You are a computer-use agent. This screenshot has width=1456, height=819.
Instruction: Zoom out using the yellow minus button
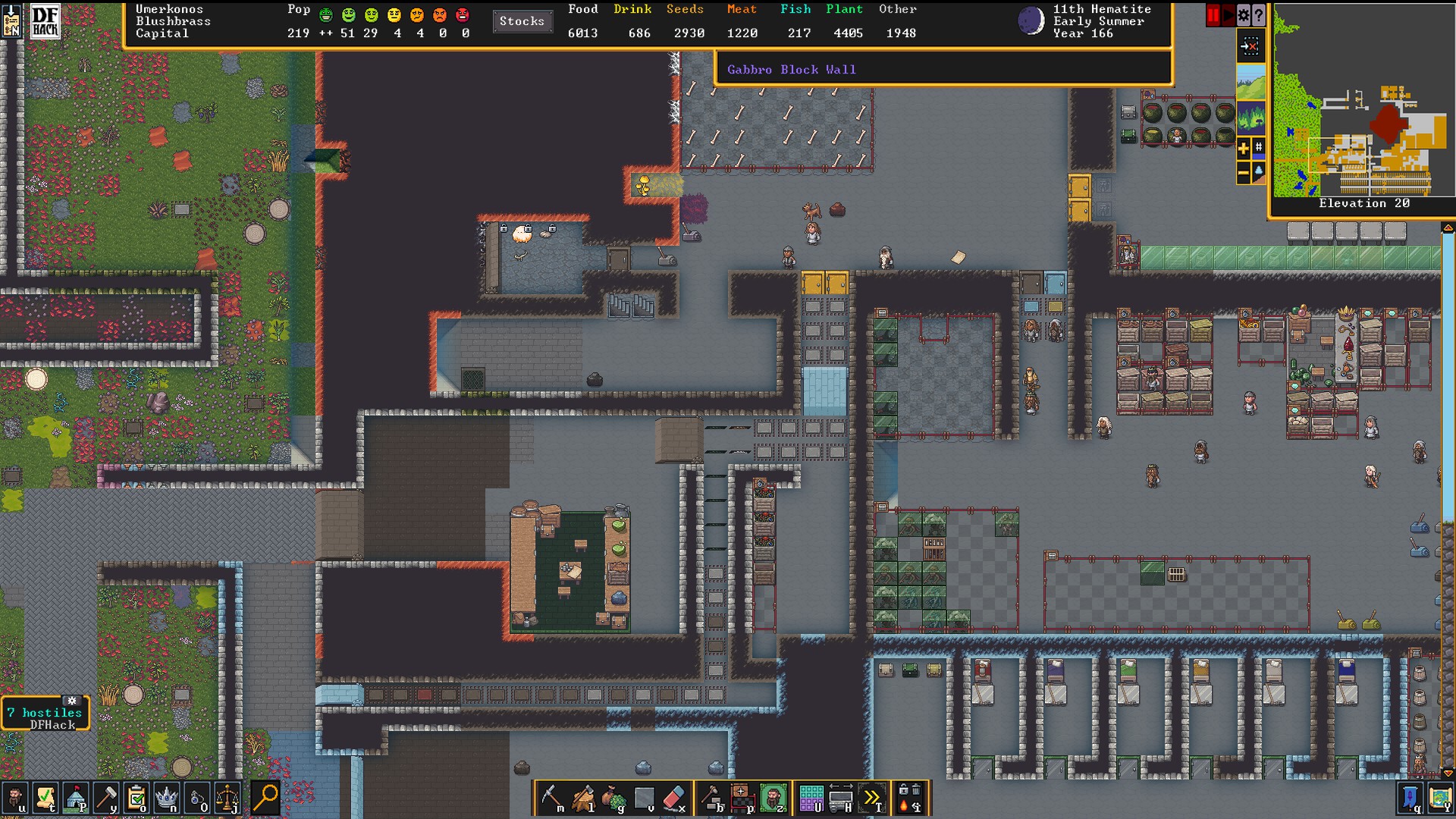(x=1244, y=173)
